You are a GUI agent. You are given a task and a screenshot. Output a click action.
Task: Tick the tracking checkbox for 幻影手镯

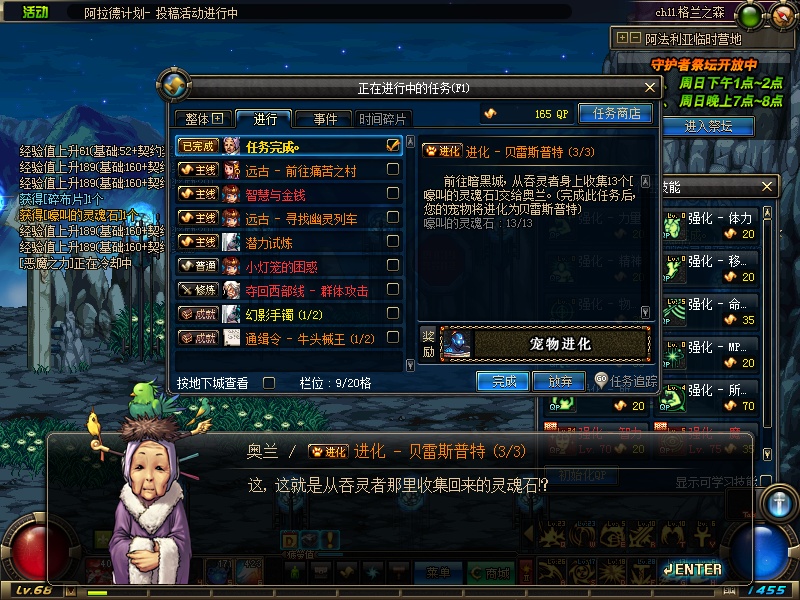[x=393, y=314]
